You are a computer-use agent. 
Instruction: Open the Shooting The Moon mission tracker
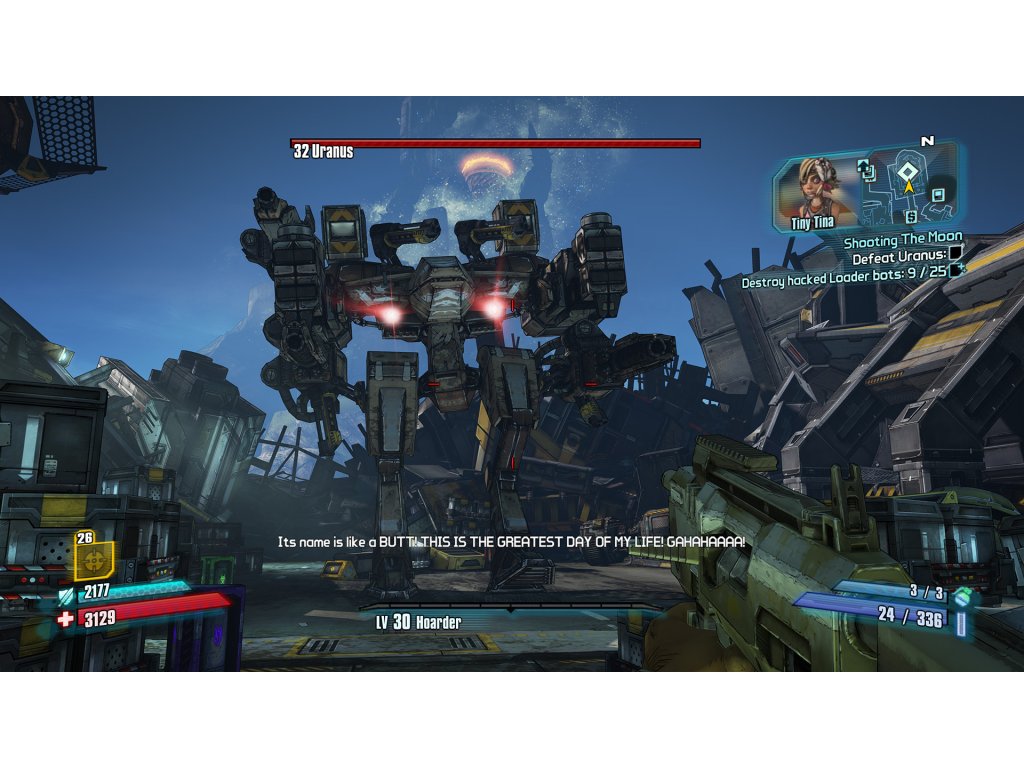[x=902, y=241]
